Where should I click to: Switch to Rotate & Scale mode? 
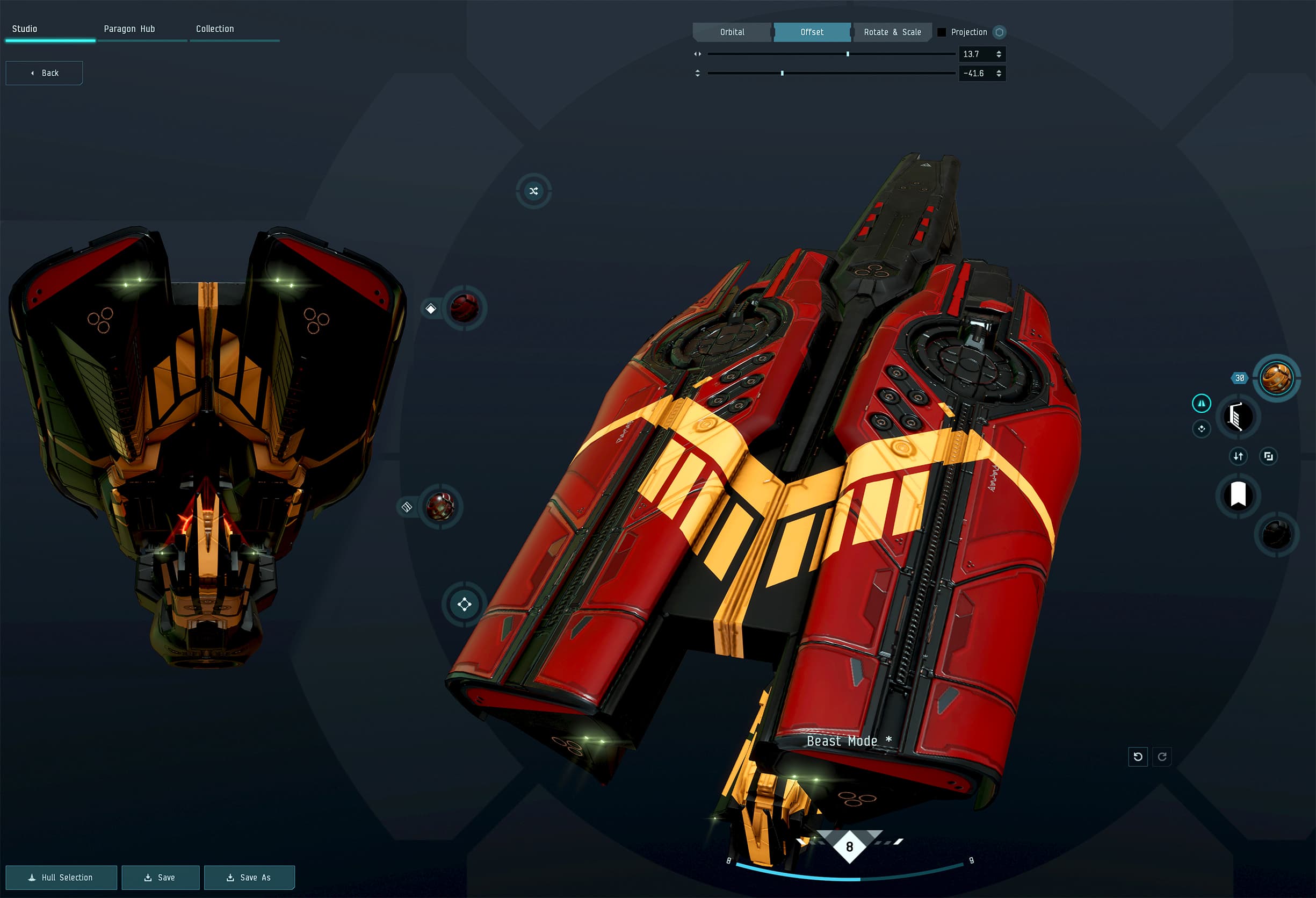click(892, 32)
